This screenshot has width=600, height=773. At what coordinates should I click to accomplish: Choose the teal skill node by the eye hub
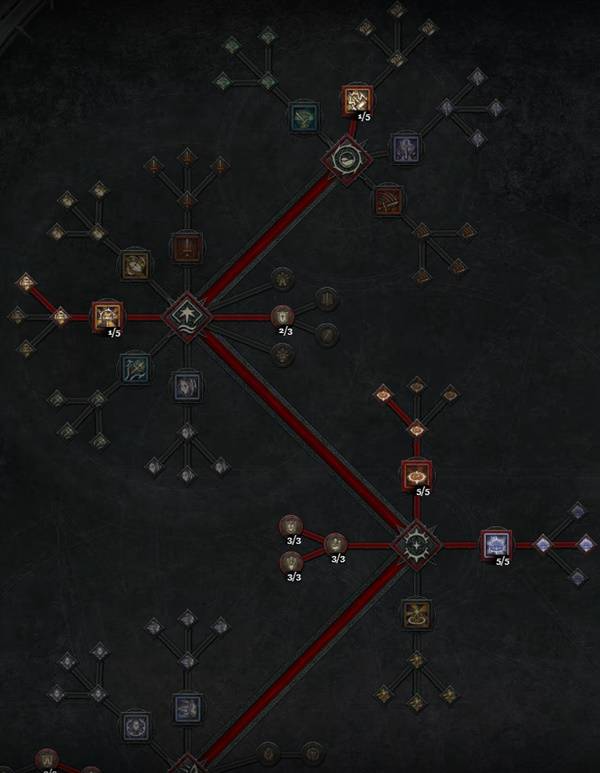(303, 118)
